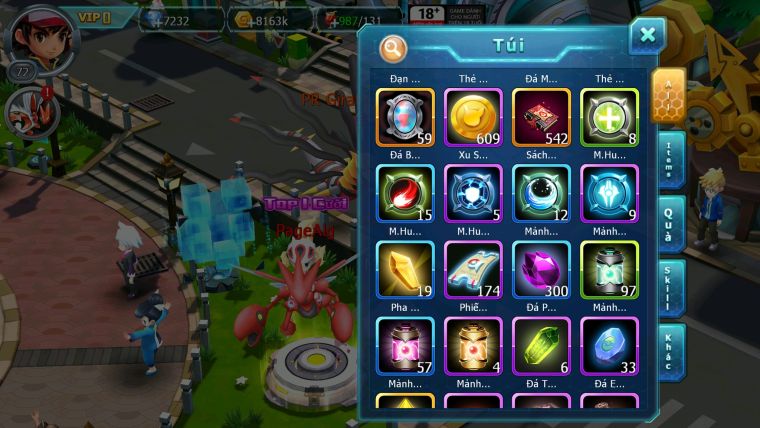760x428 pixels.
Task: Close the Túi bag window
Action: pyautogui.click(x=647, y=36)
